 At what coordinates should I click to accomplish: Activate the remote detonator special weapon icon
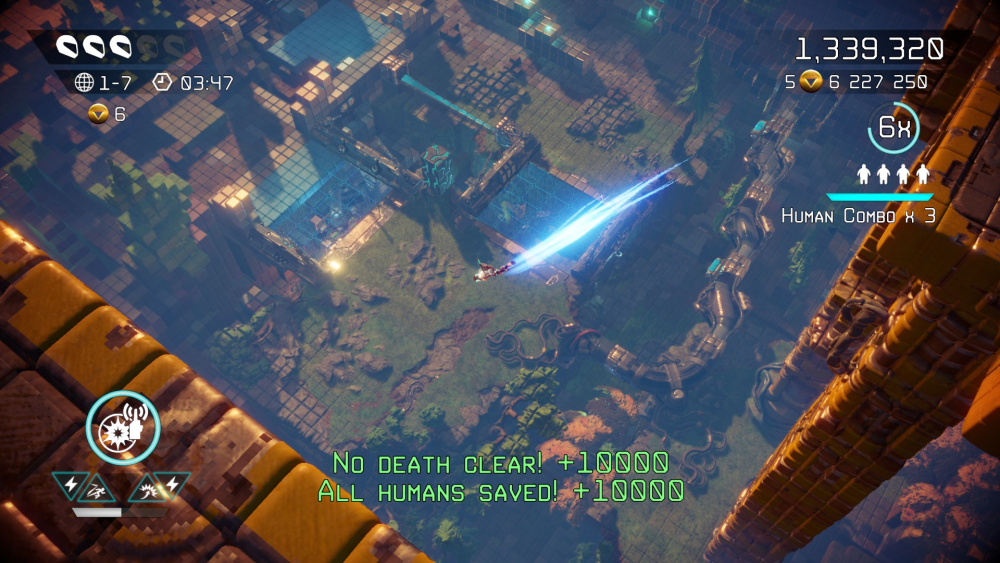coord(123,428)
